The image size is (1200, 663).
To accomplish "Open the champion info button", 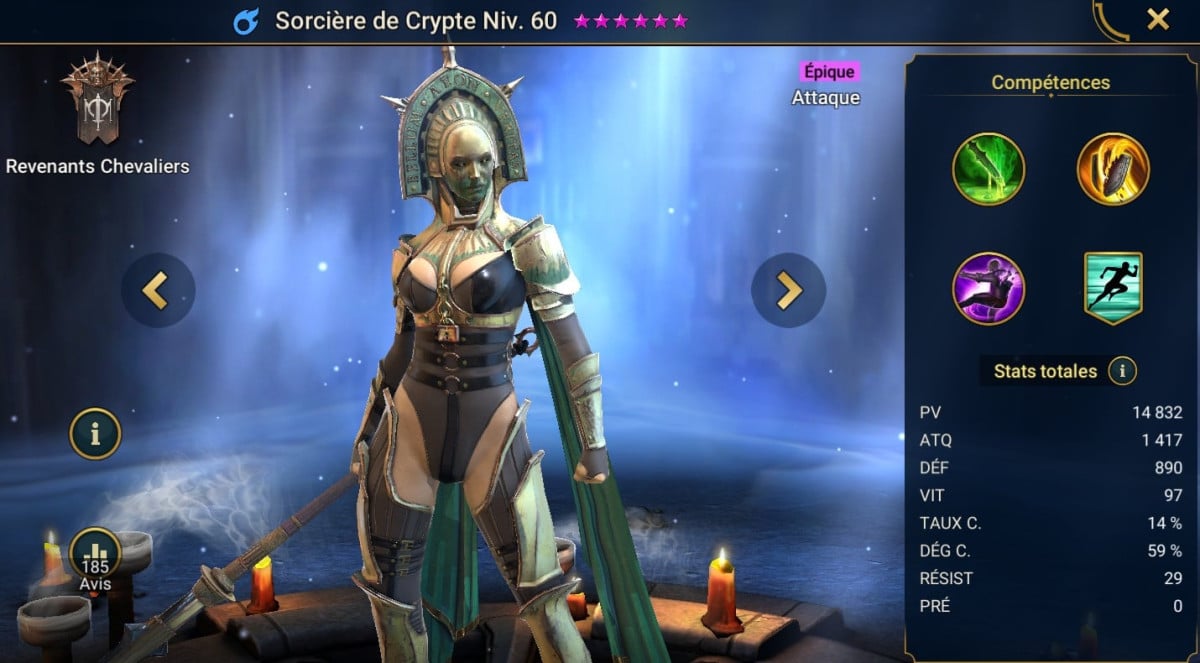I will tap(95, 434).
